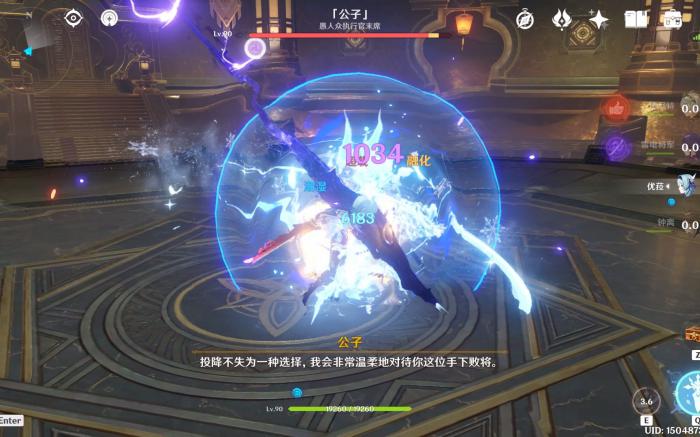This screenshot has width=700, height=437.
Task: Open the elemental sight icon
Action: point(109,17)
